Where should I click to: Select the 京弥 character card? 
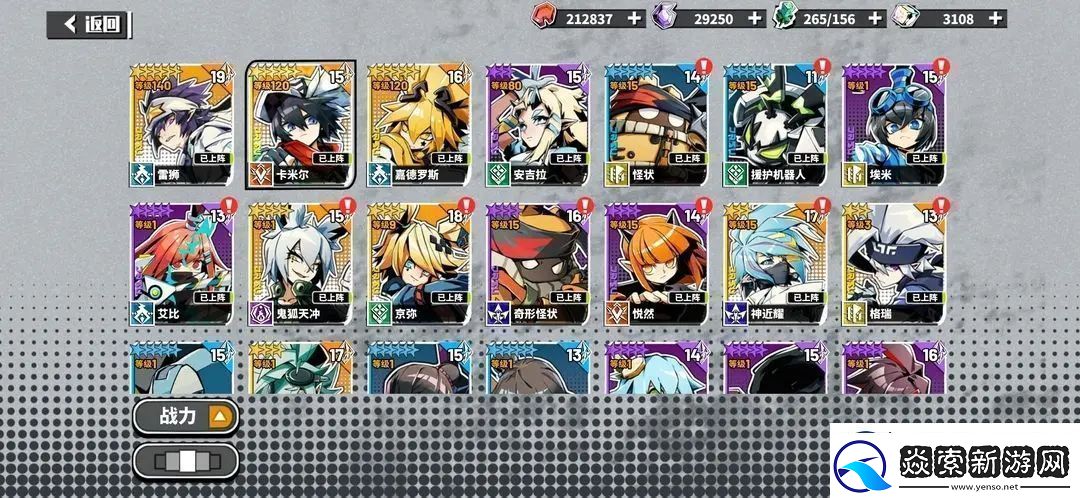click(419, 263)
